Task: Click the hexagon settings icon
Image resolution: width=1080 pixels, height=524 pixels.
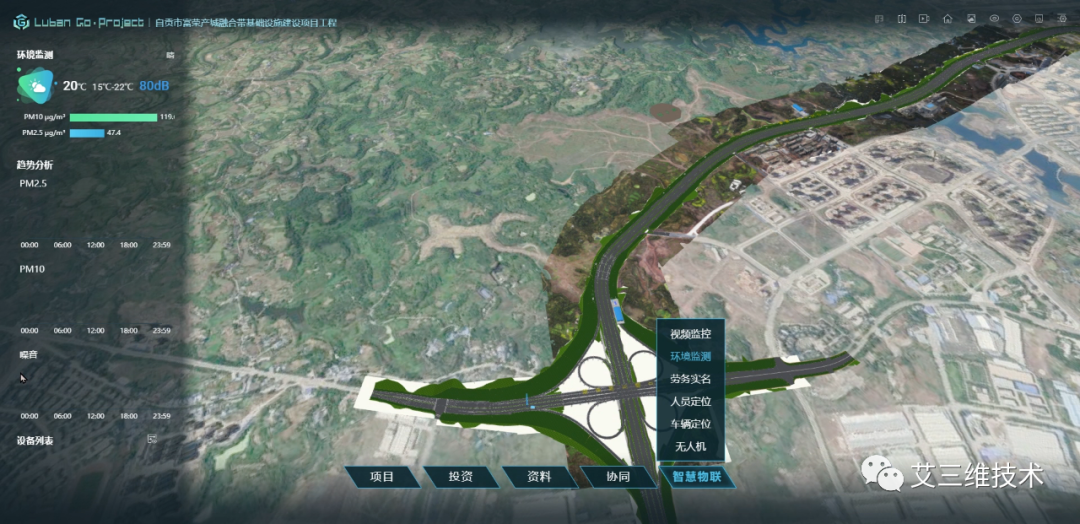Action: tap(1017, 18)
